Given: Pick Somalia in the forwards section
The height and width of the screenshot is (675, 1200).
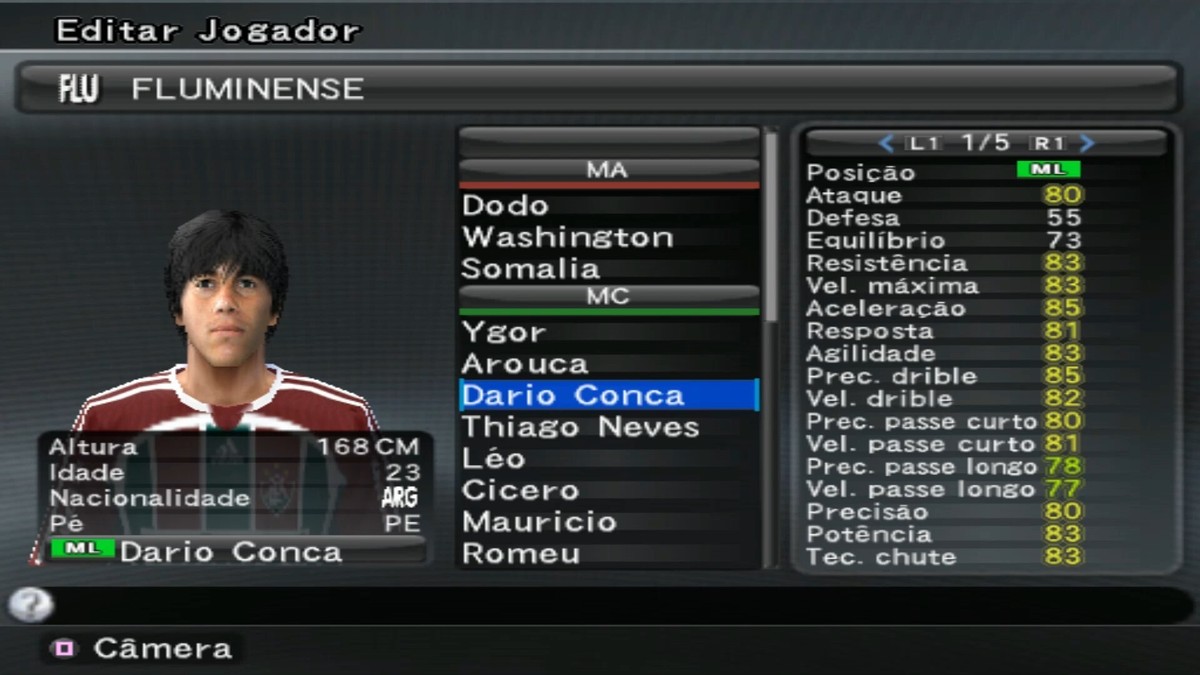Looking at the screenshot, I should pyautogui.click(x=530, y=269).
